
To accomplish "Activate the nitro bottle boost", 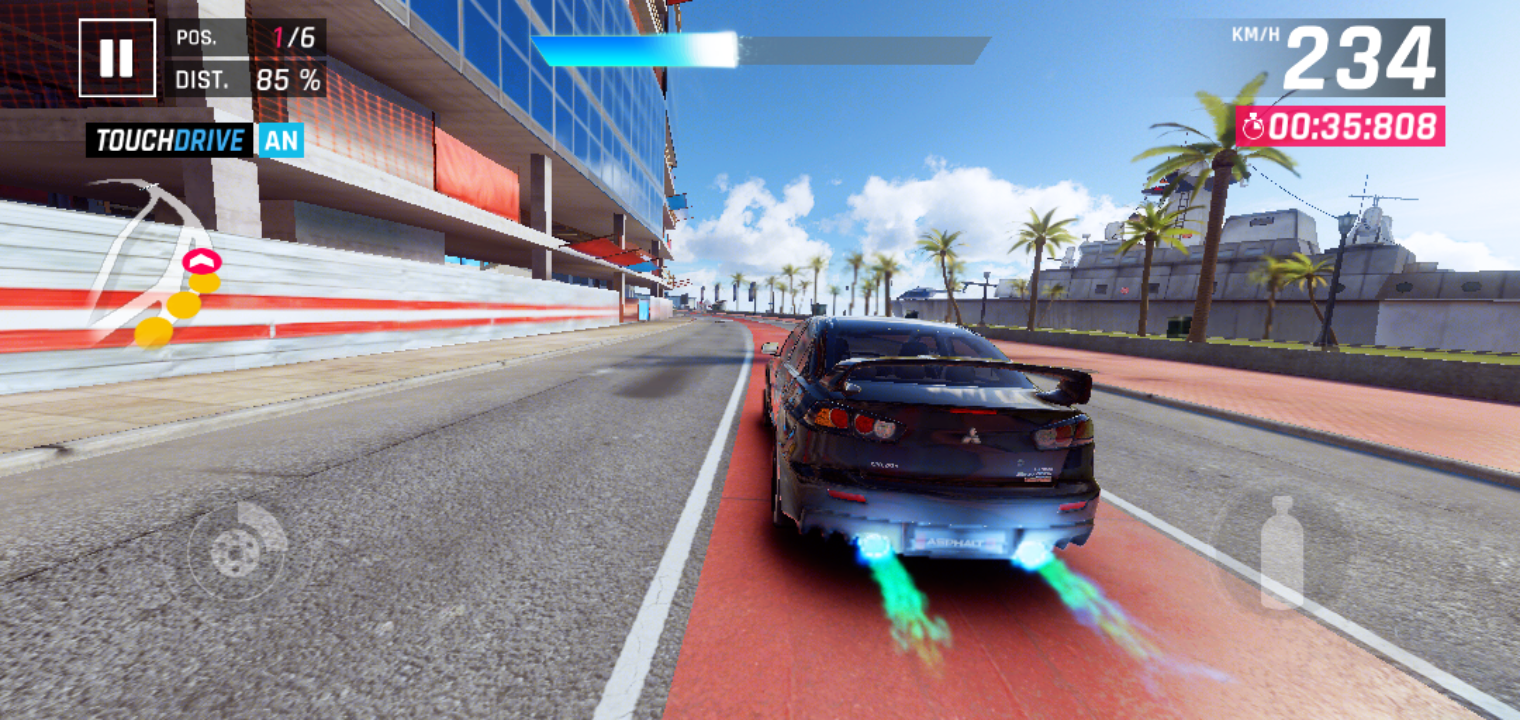I will [1281, 553].
